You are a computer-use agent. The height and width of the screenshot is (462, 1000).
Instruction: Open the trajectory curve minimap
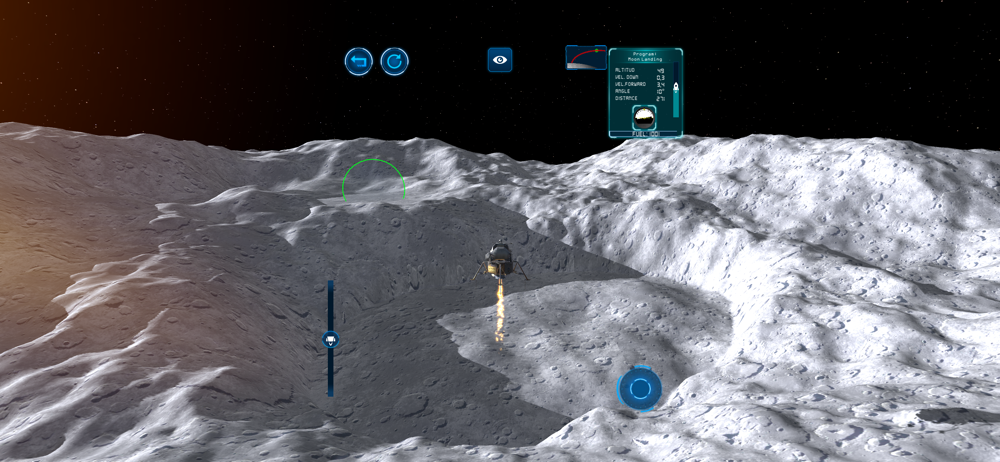(585, 57)
